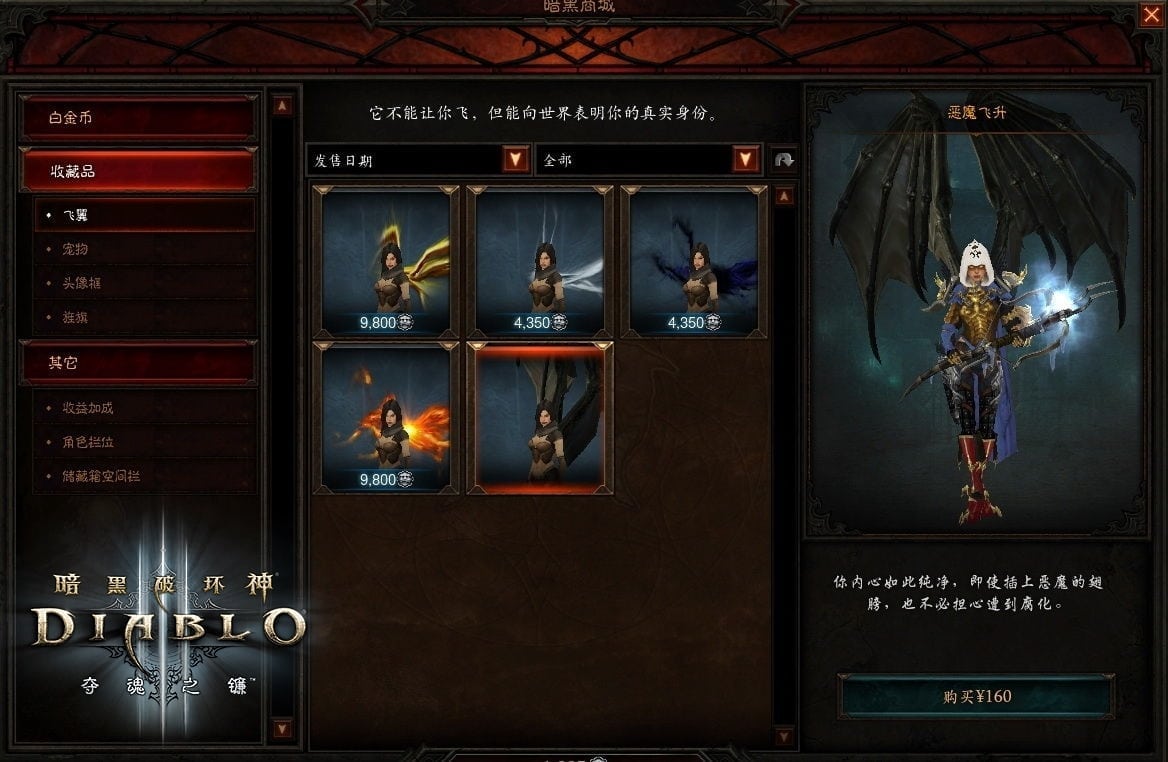The height and width of the screenshot is (762, 1168).
Task: Open the 白金币 shop category
Action: click(138, 118)
